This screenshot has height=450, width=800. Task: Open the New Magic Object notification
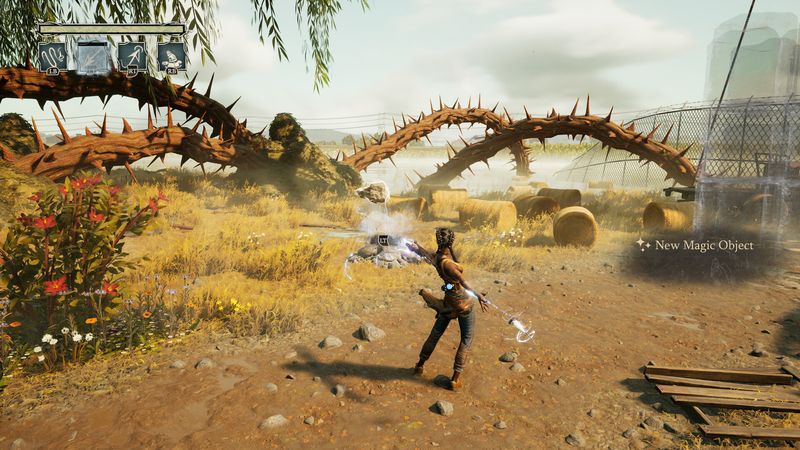point(701,245)
